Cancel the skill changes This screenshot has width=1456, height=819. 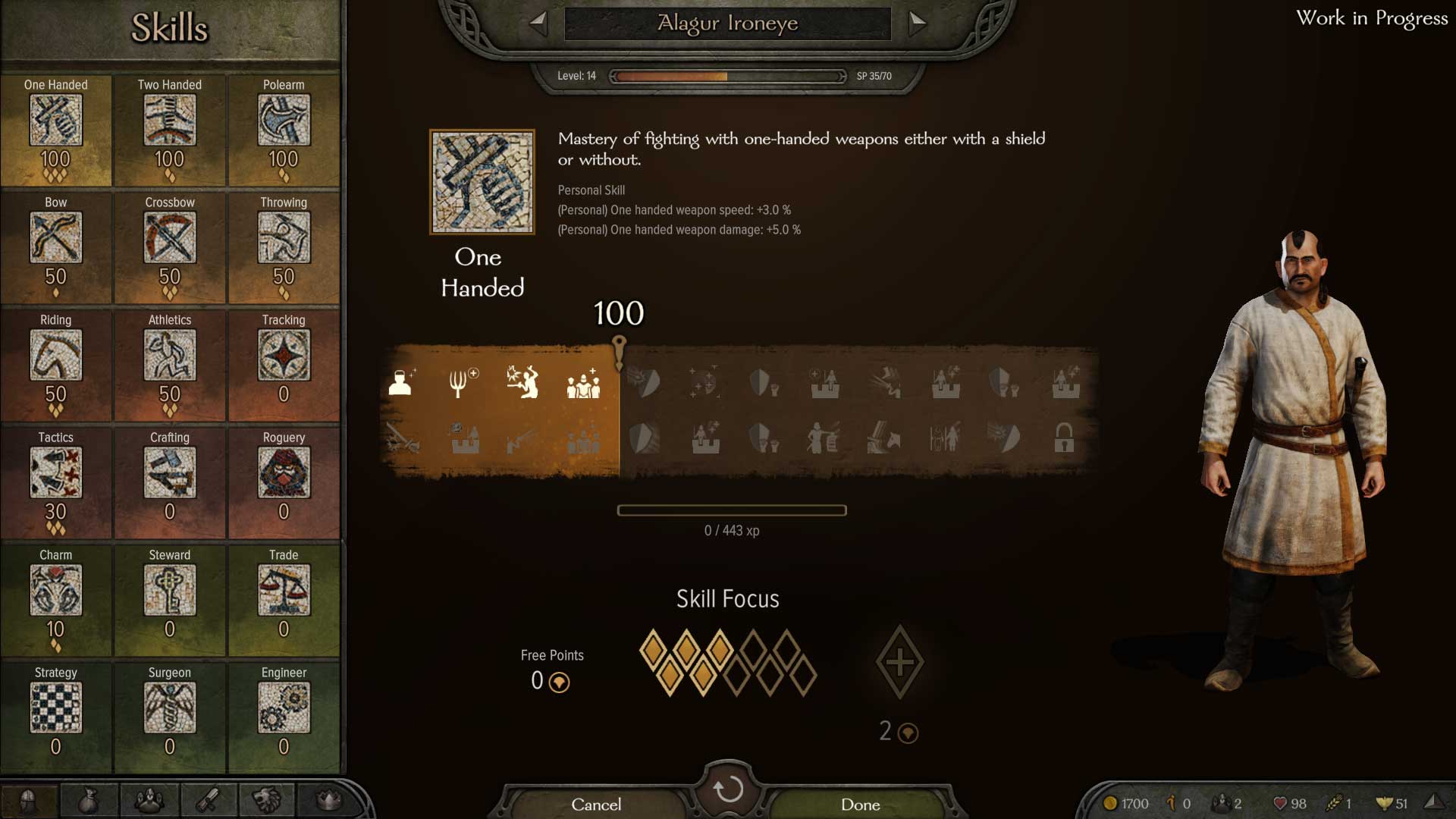596,804
